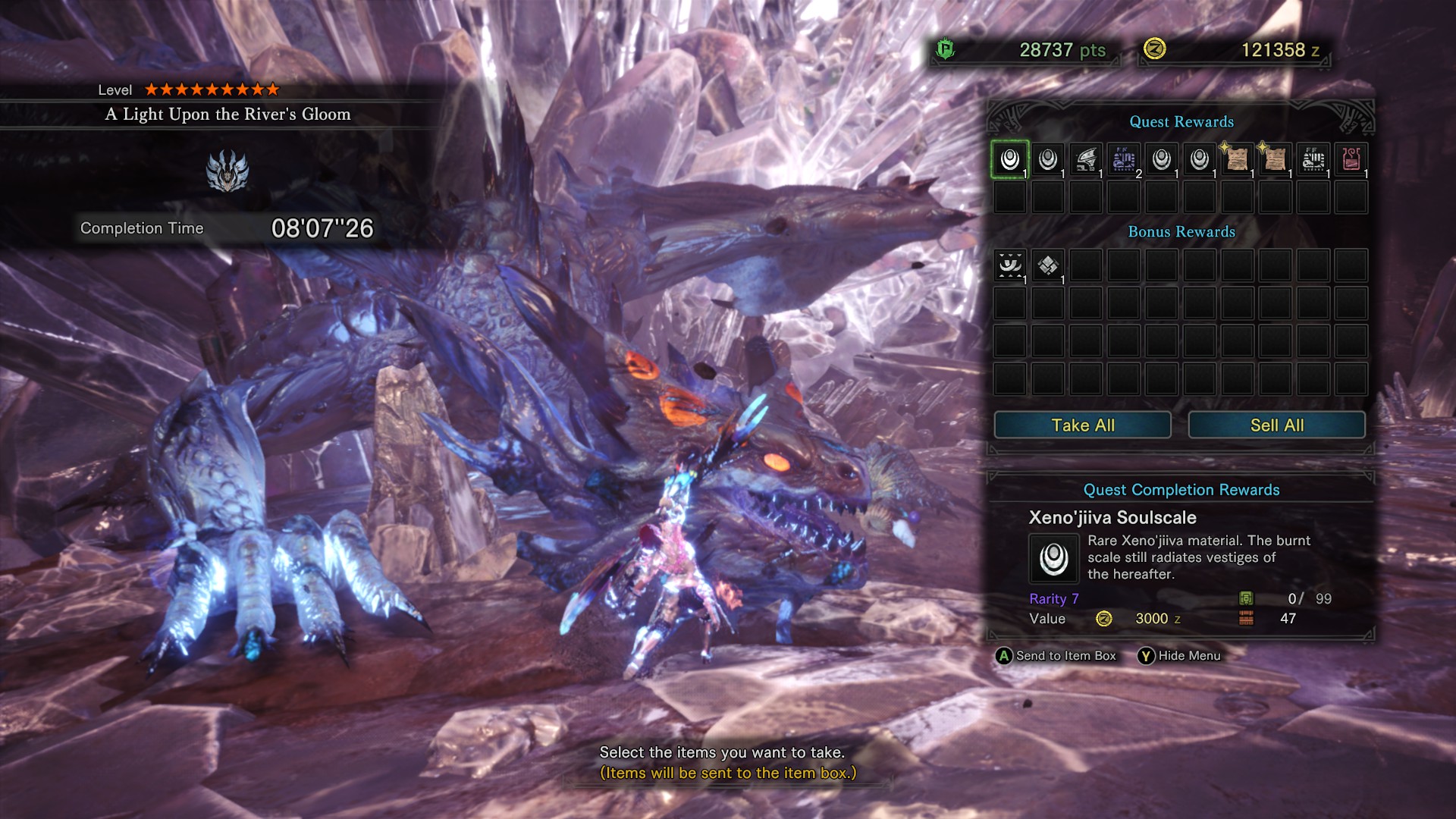
Task: Choose the diamond gem bonus reward
Action: coord(1048,265)
